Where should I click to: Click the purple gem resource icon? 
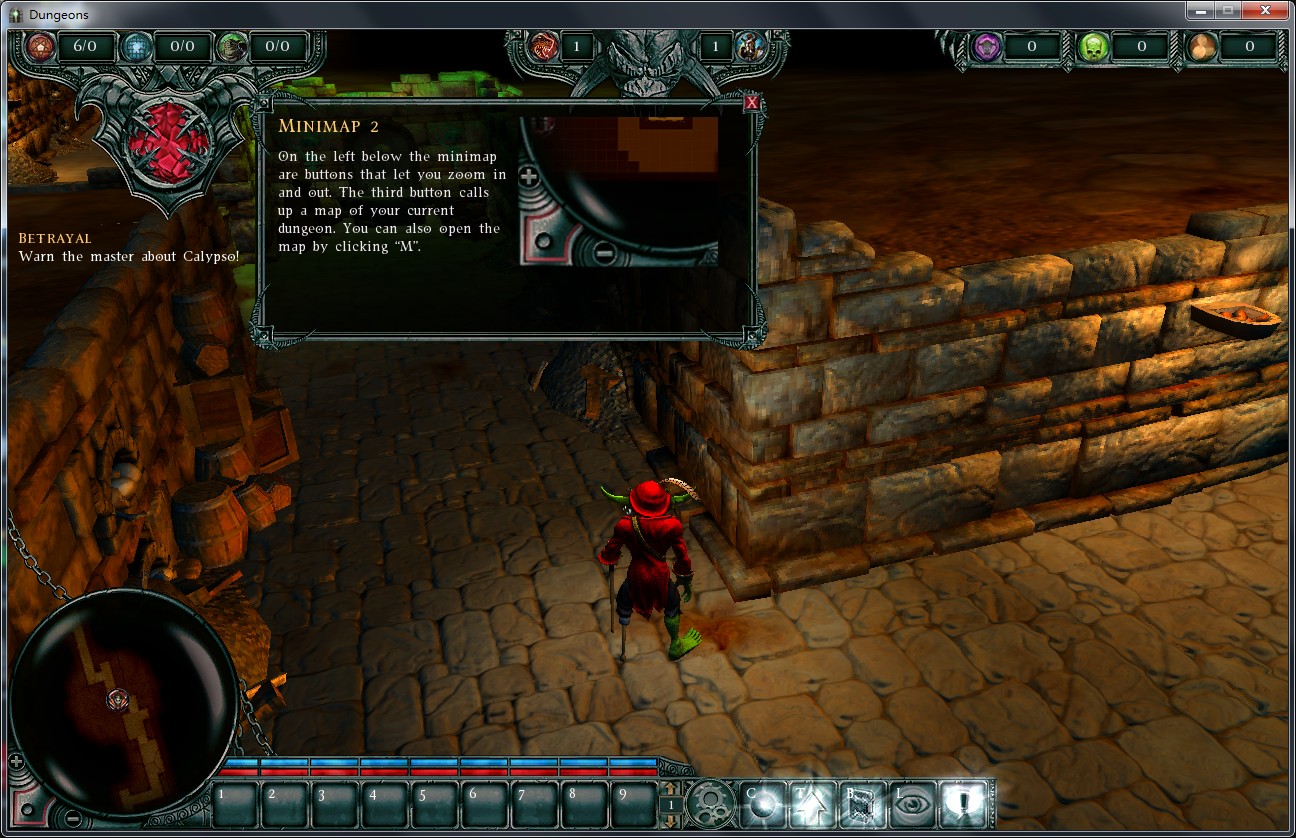pos(986,46)
